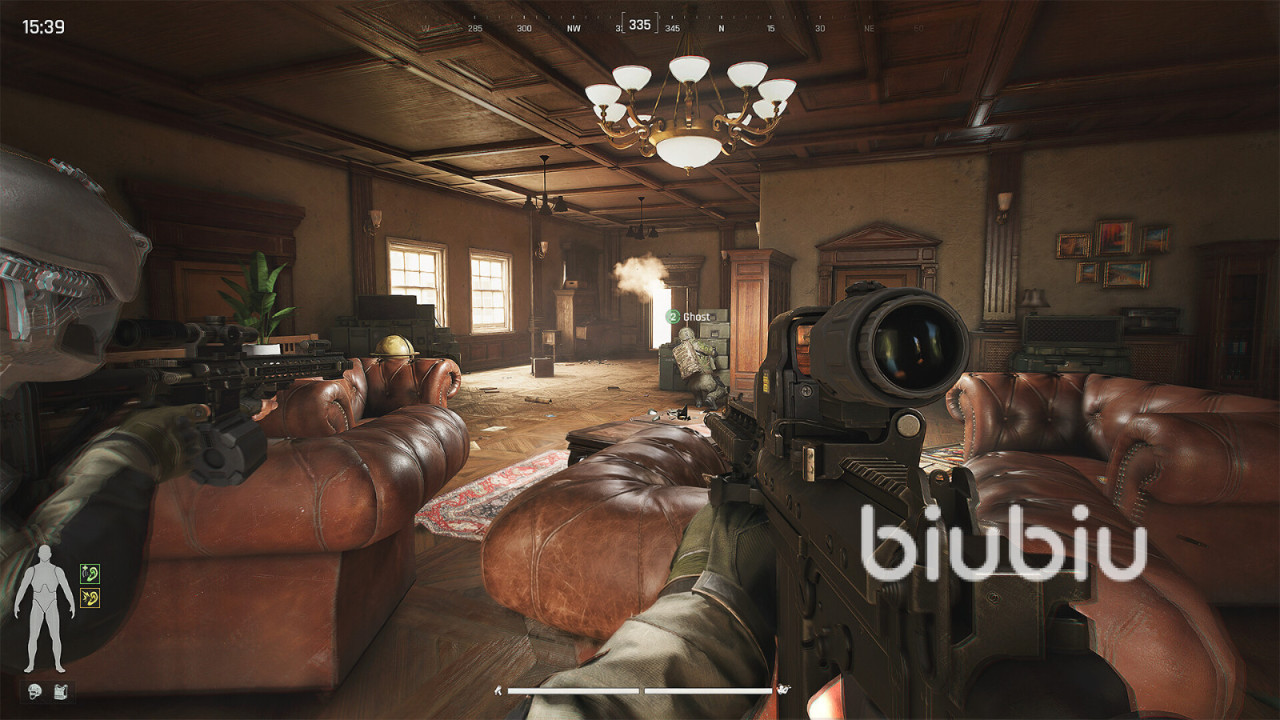Select the green-bordered ear status icon
The image size is (1280, 720).
90,573
